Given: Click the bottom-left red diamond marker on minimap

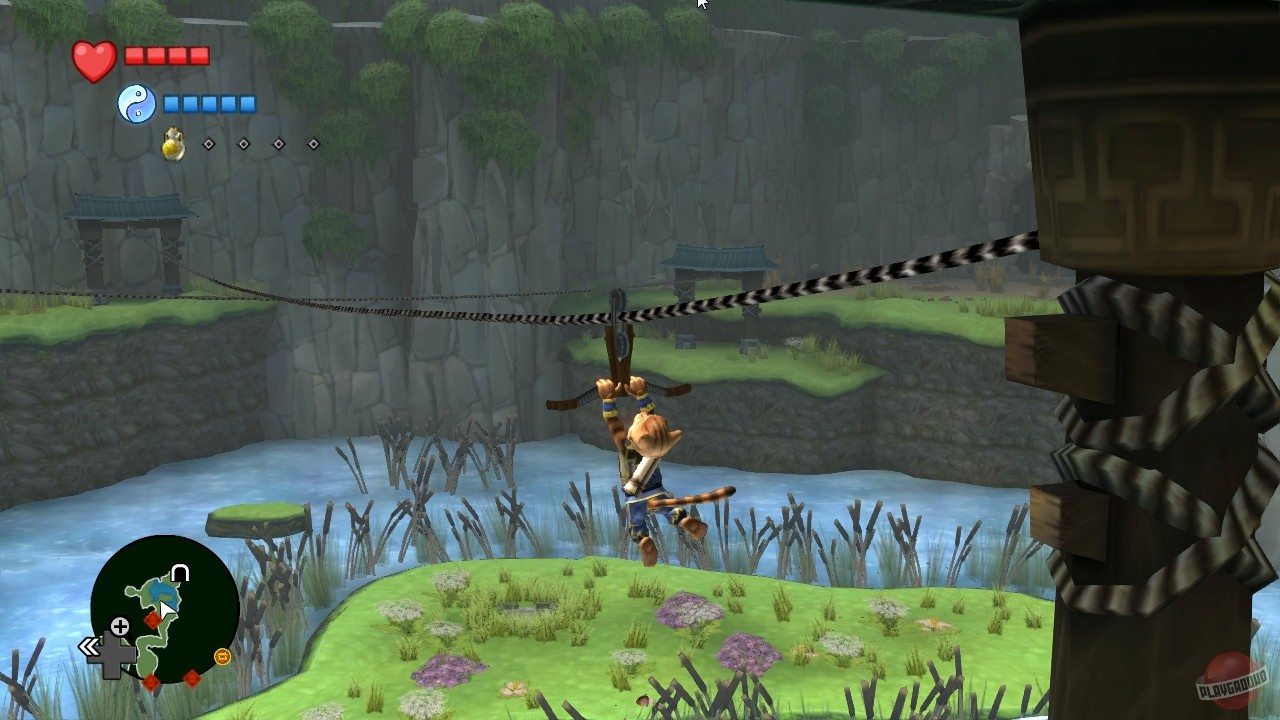Looking at the screenshot, I should click(x=152, y=682).
